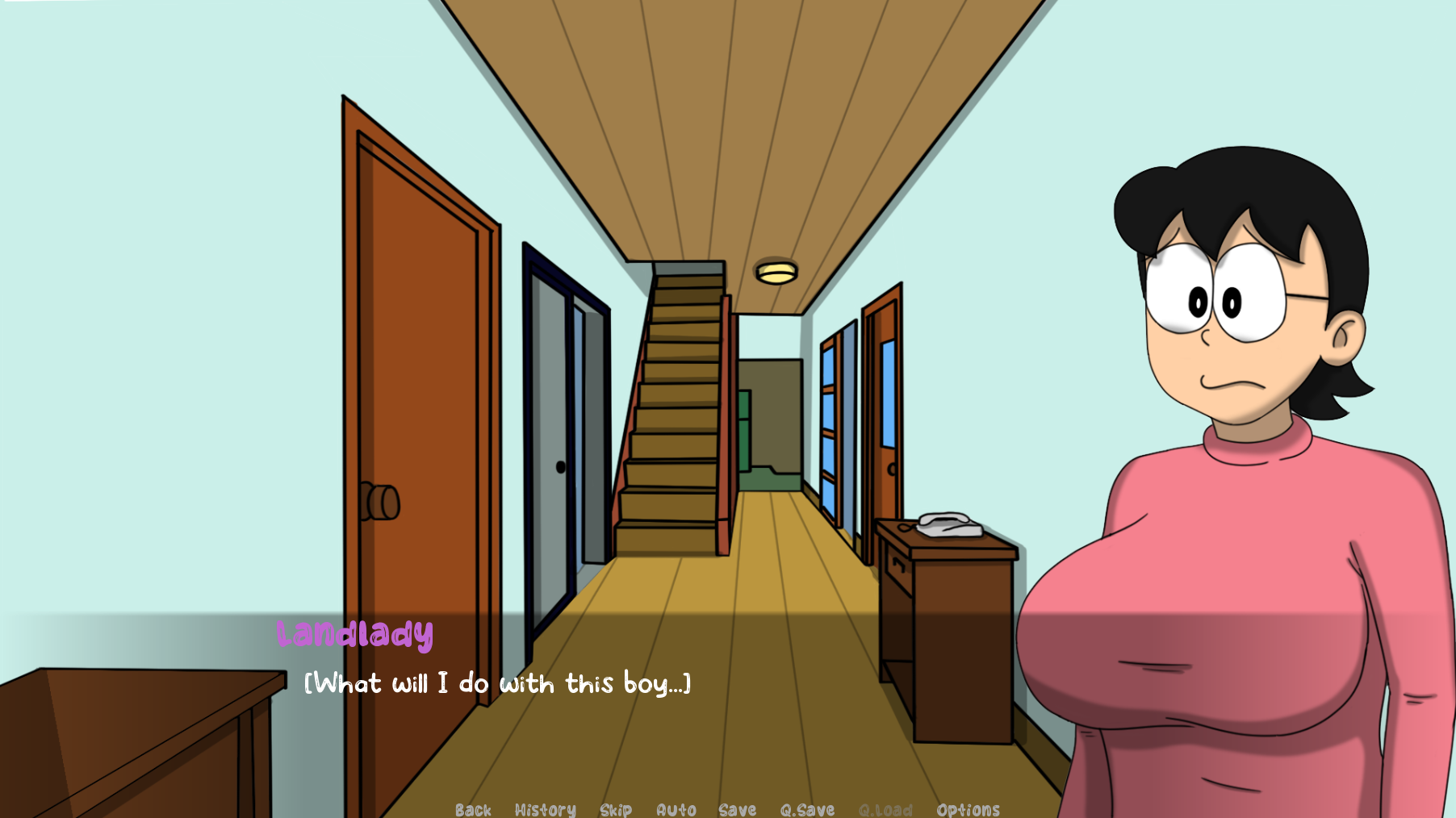The width and height of the screenshot is (1456, 818).
Task: Click the Back button in the quick menu
Action: point(474,809)
